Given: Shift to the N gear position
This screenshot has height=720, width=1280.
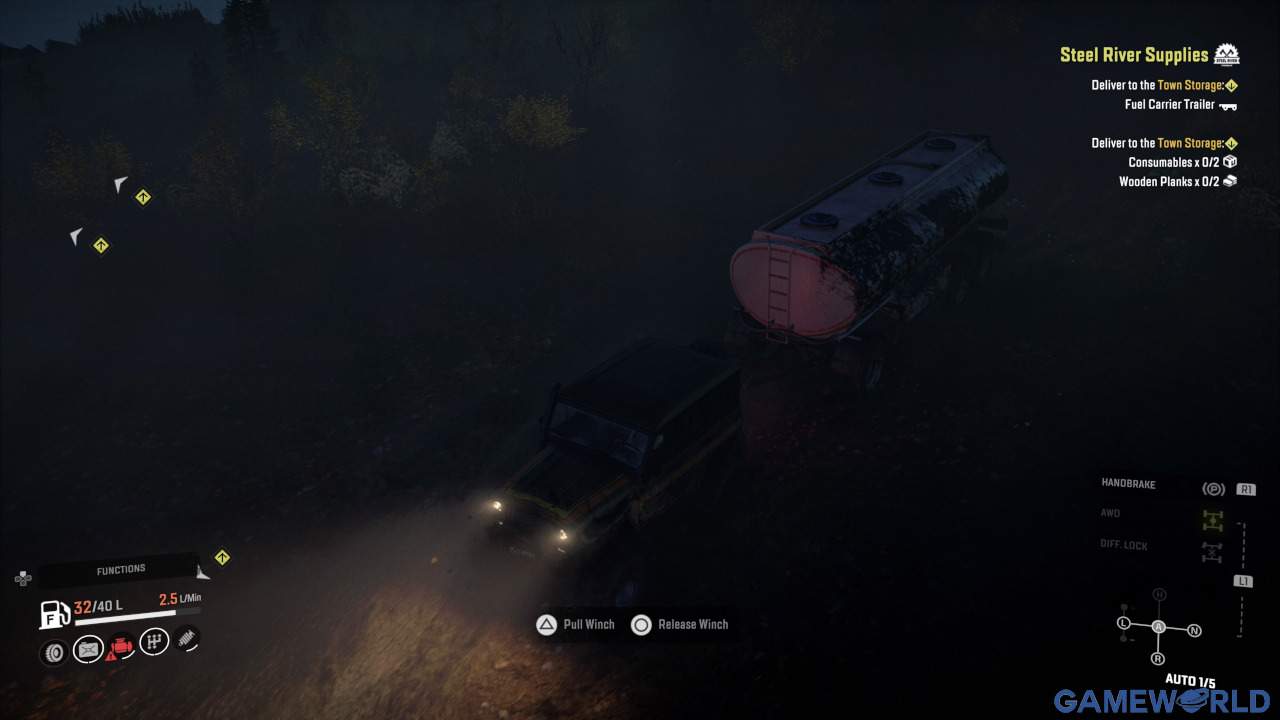Looking at the screenshot, I should pos(1194,631).
